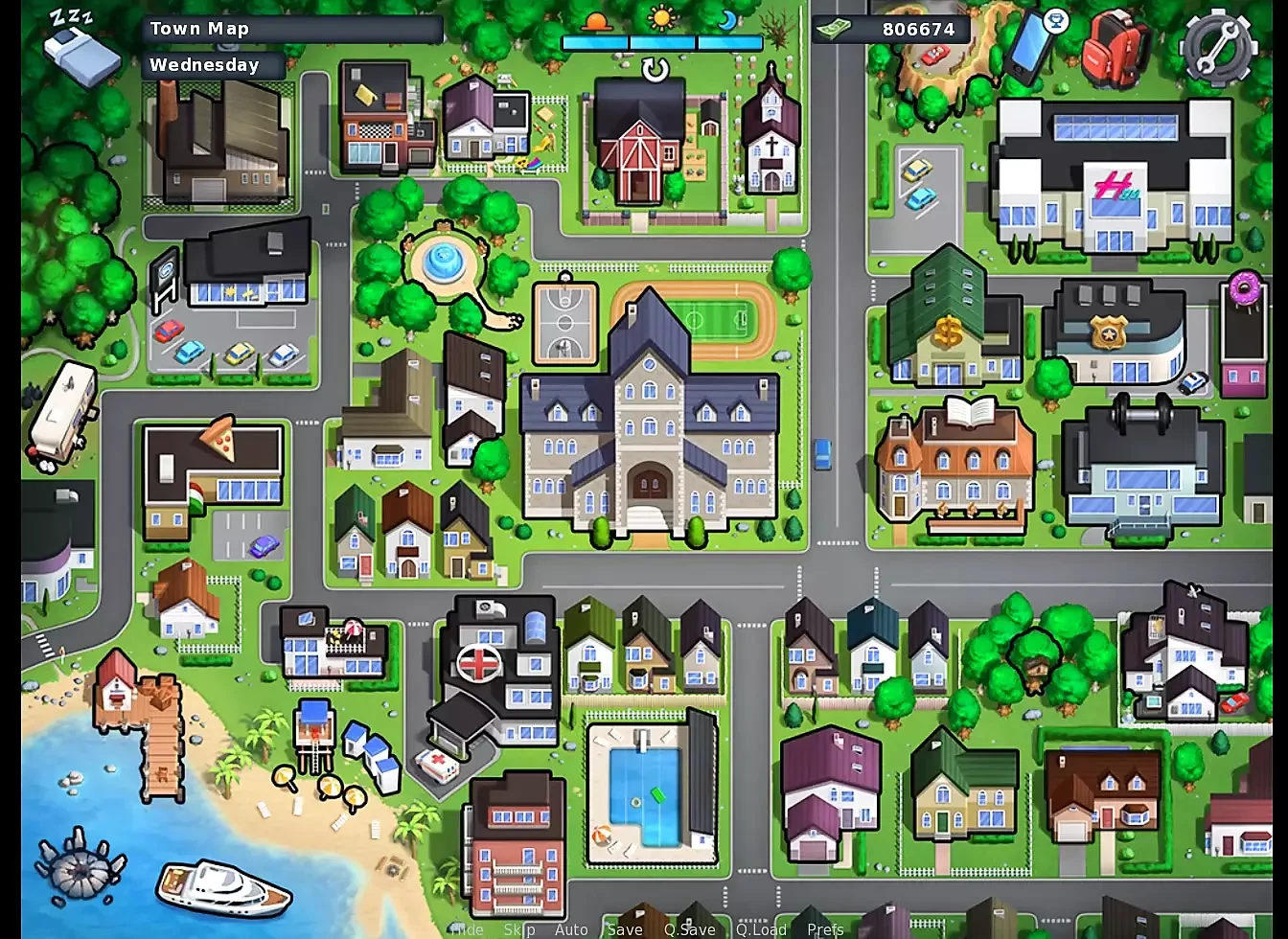Open the red backpack inventory
This screenshot has height=939, width=1288.
point(1115,48)
